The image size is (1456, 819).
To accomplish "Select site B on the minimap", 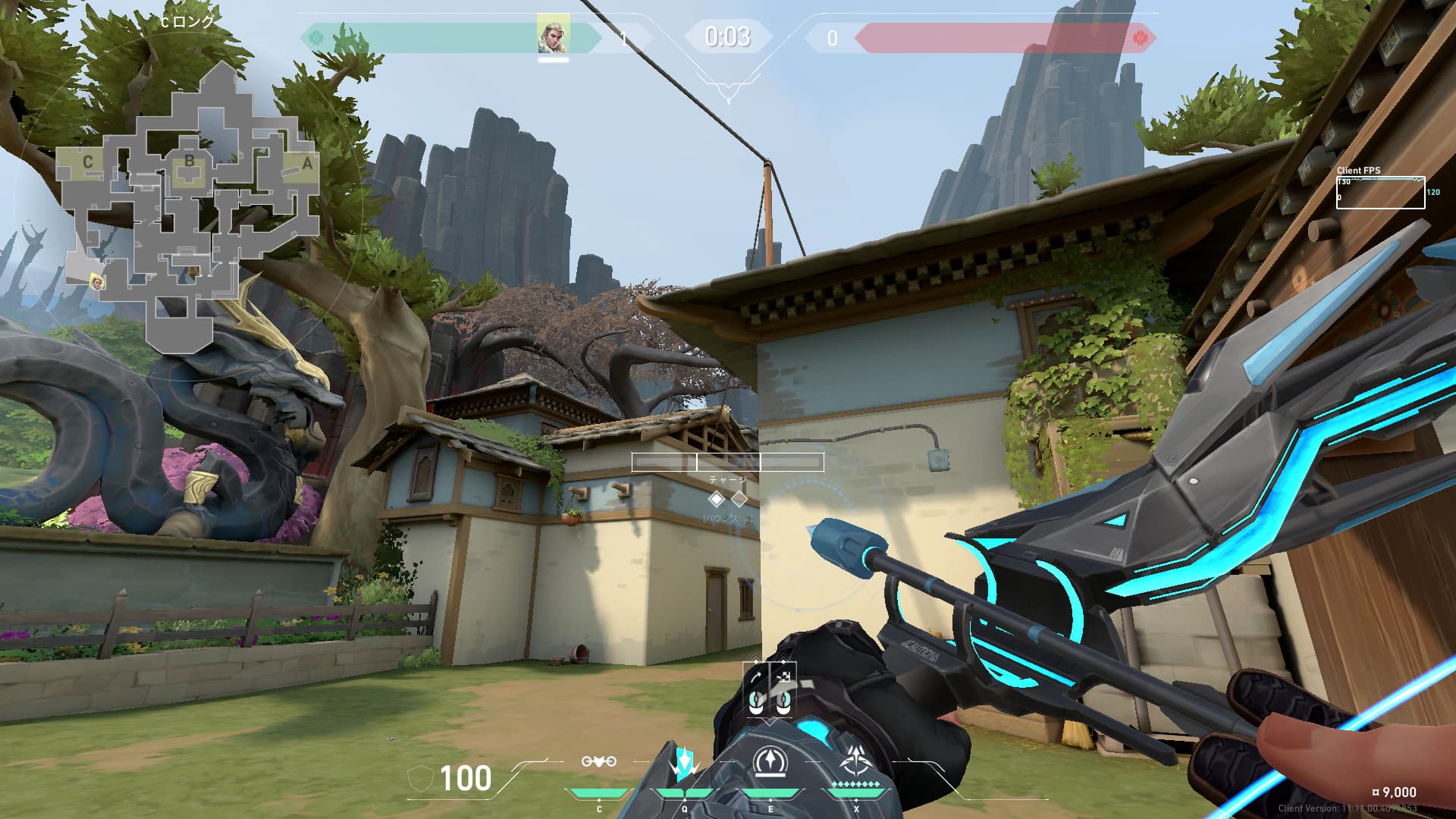I will [x=189, y=162].
